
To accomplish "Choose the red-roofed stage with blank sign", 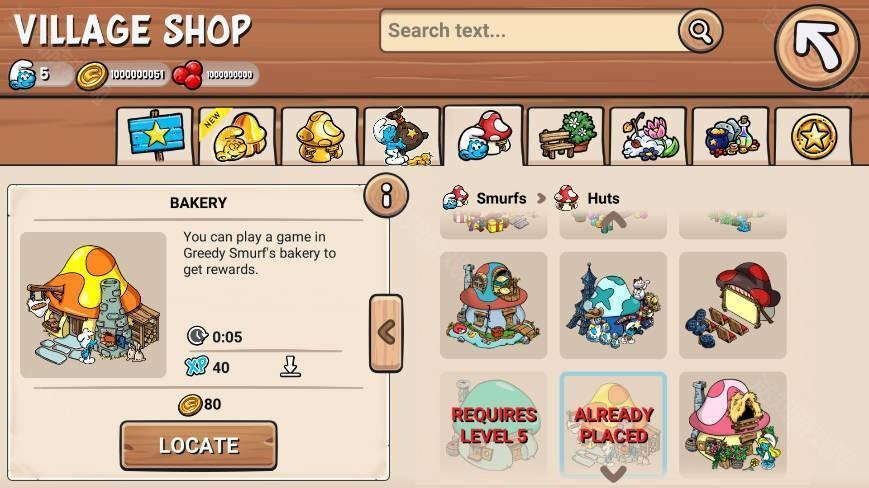I will click(x=732, y=305).
